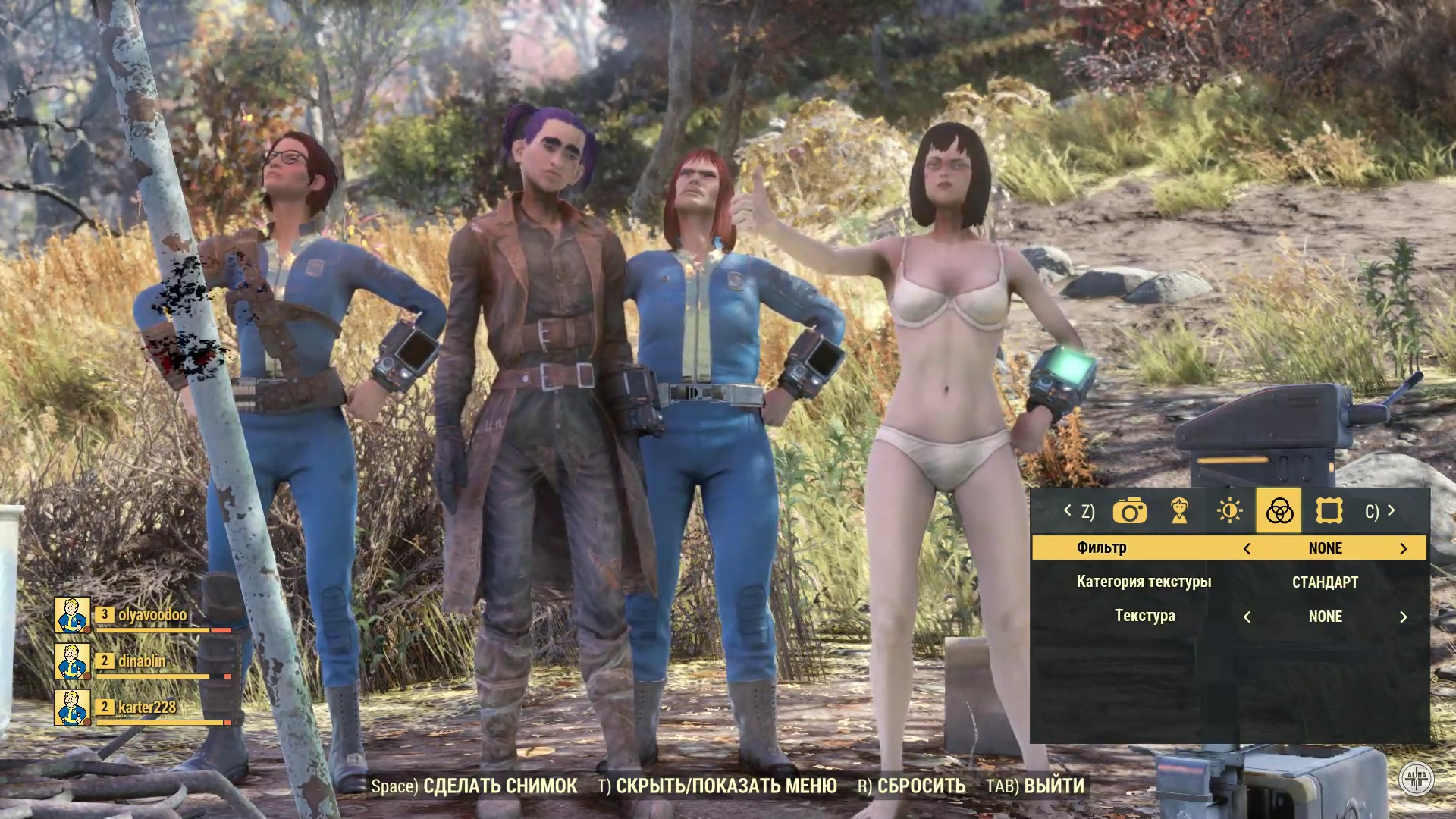The height and width of the screenshot is (819, 1456).
Task: Select teammate karter228 in team list
Action: pyautogui.click(x=146, y=708)
